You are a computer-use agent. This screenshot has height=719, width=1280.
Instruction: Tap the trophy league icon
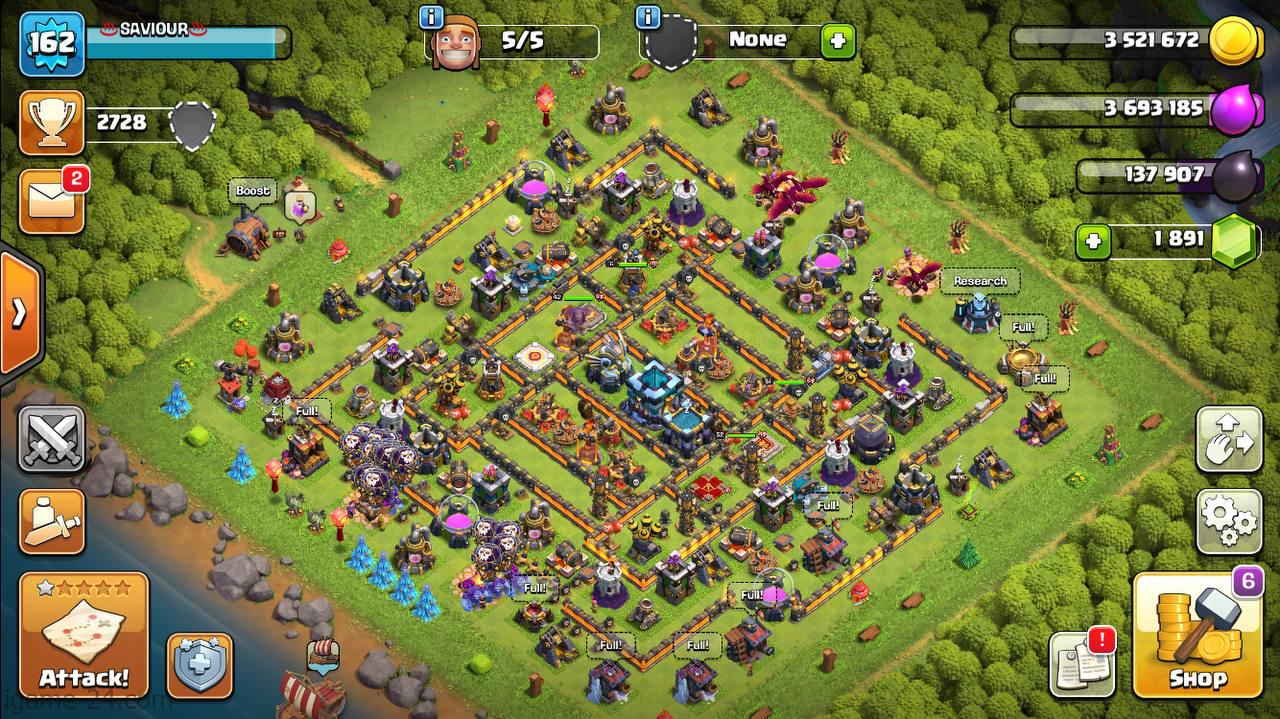(51, 123)
